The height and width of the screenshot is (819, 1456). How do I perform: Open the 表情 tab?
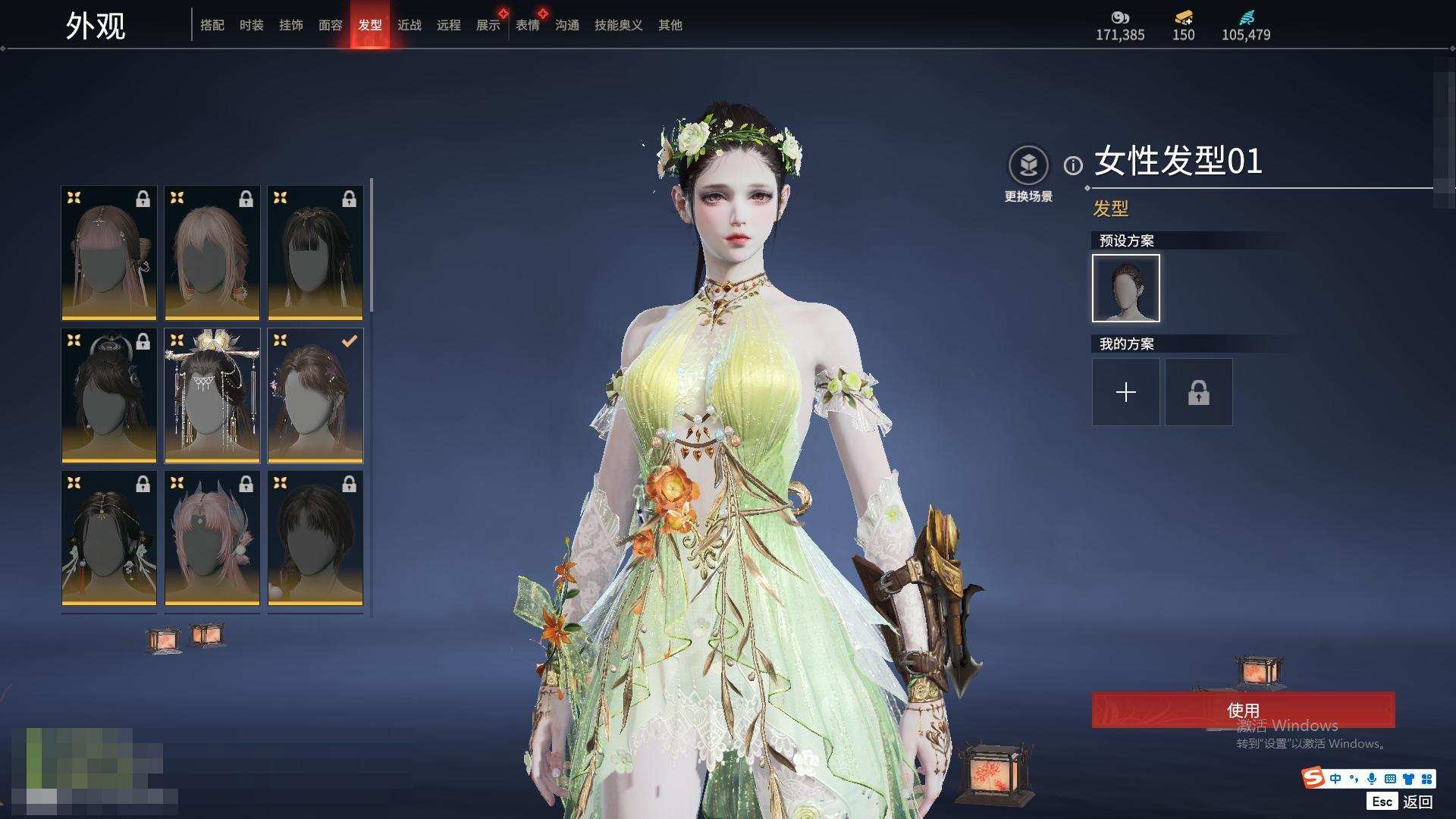pyautogui.click(x=527, y=25)
